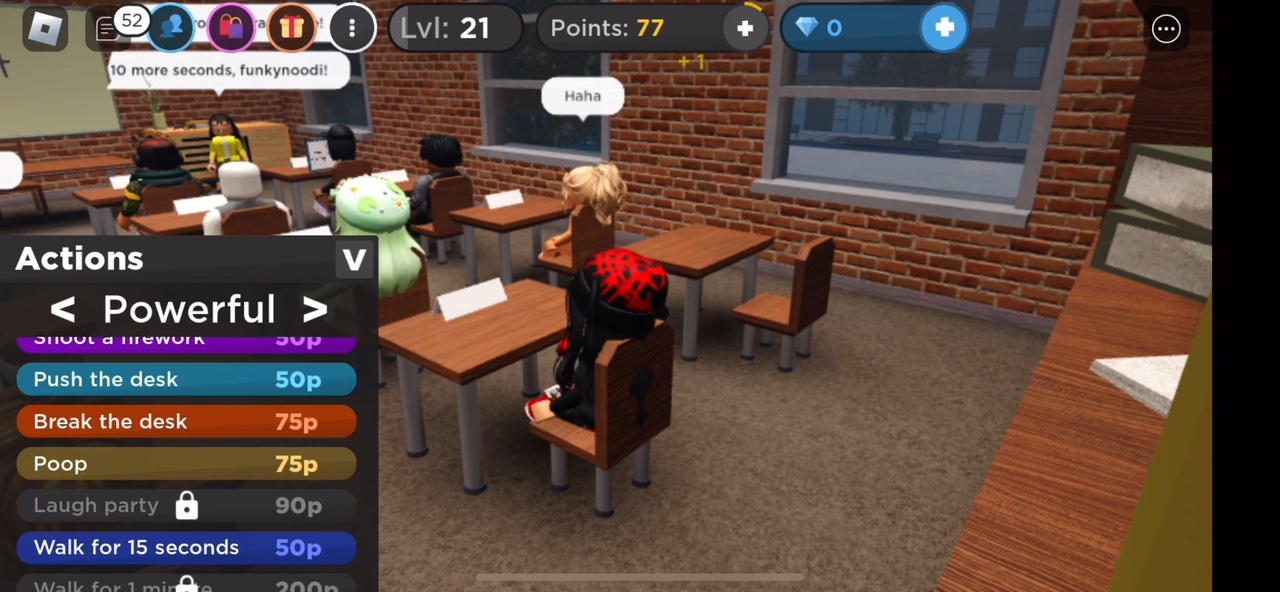Add more points with the plus button
1280x592 pixels.
tap(745, 29)
